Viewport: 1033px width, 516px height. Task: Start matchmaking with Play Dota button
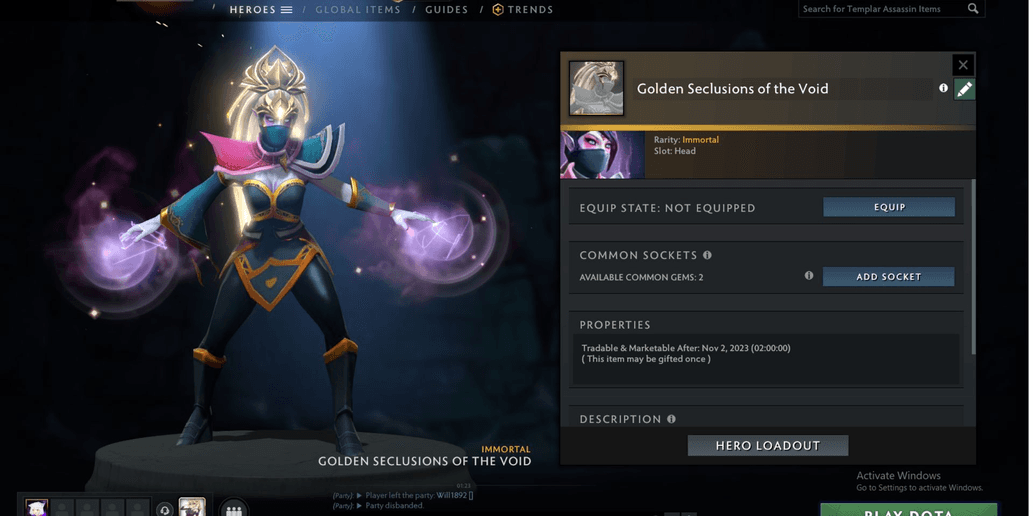coord(908,510)
